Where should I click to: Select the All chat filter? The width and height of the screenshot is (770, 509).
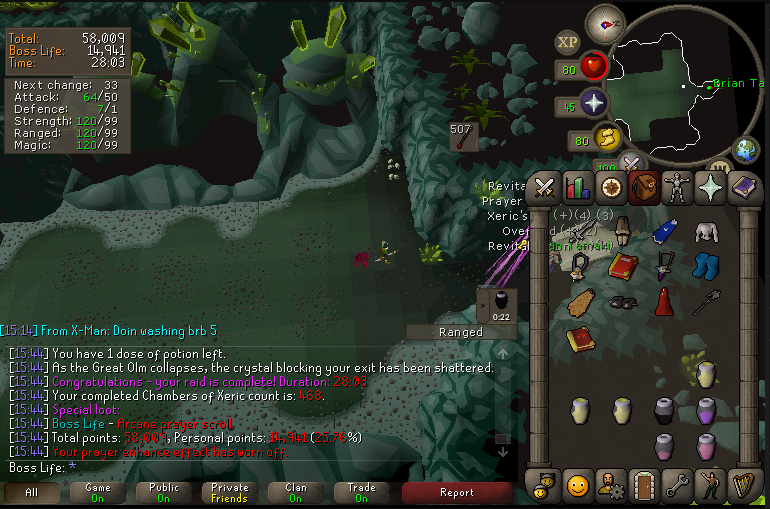point(31,492)
